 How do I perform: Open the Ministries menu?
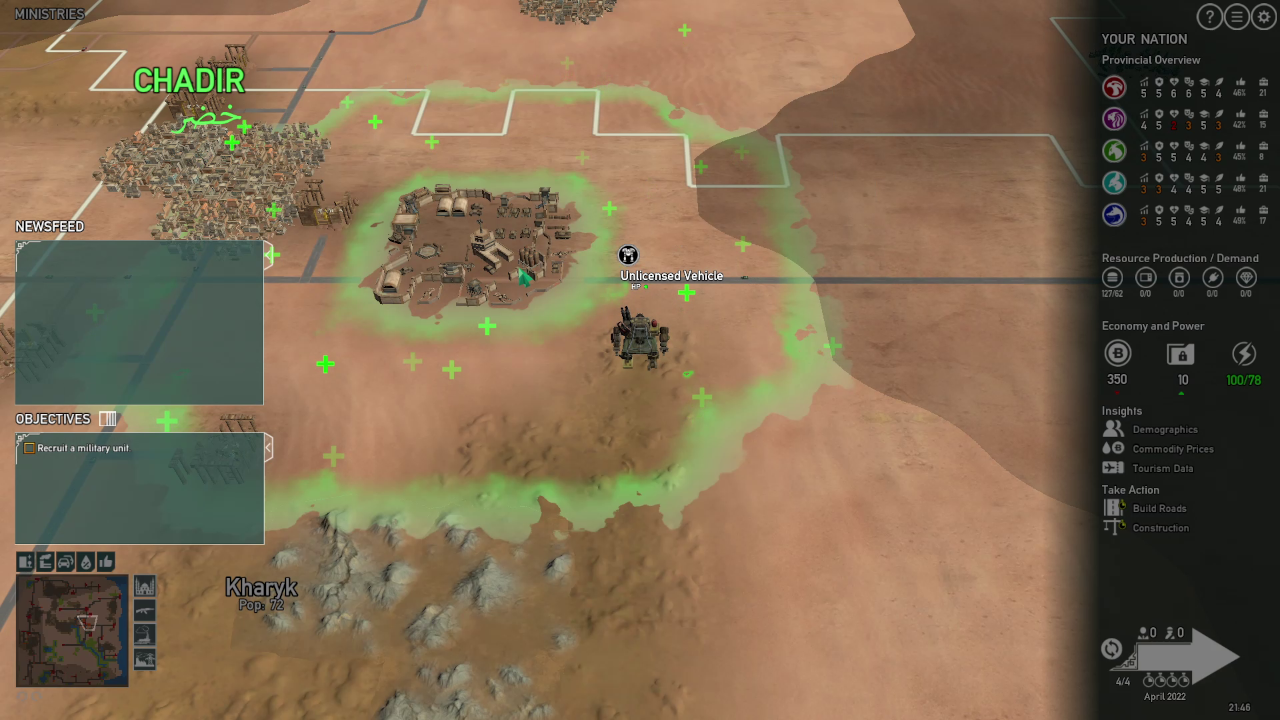point(50,14)
